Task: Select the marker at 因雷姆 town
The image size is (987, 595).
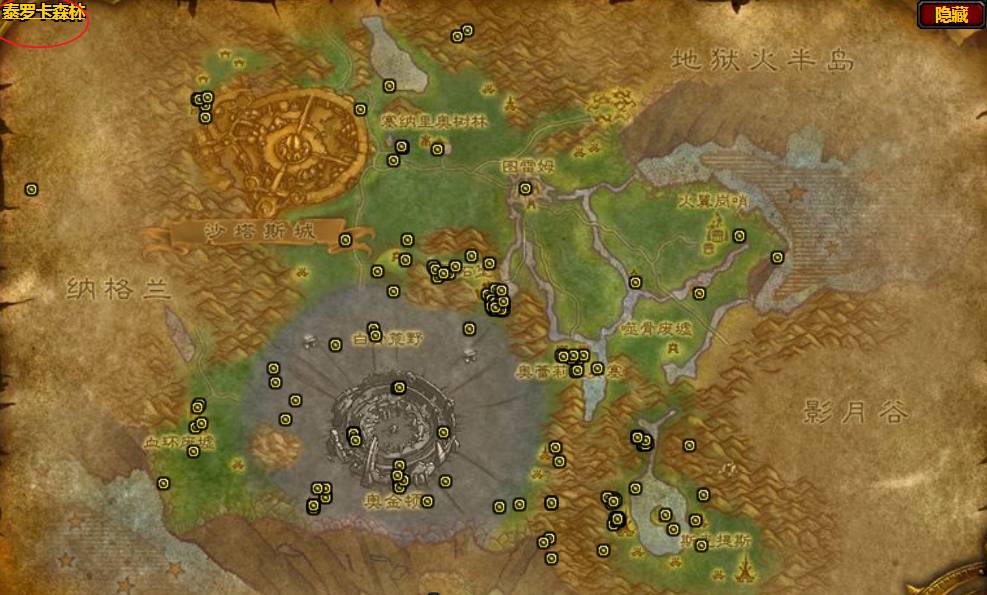Action: [x=526, y=188]
